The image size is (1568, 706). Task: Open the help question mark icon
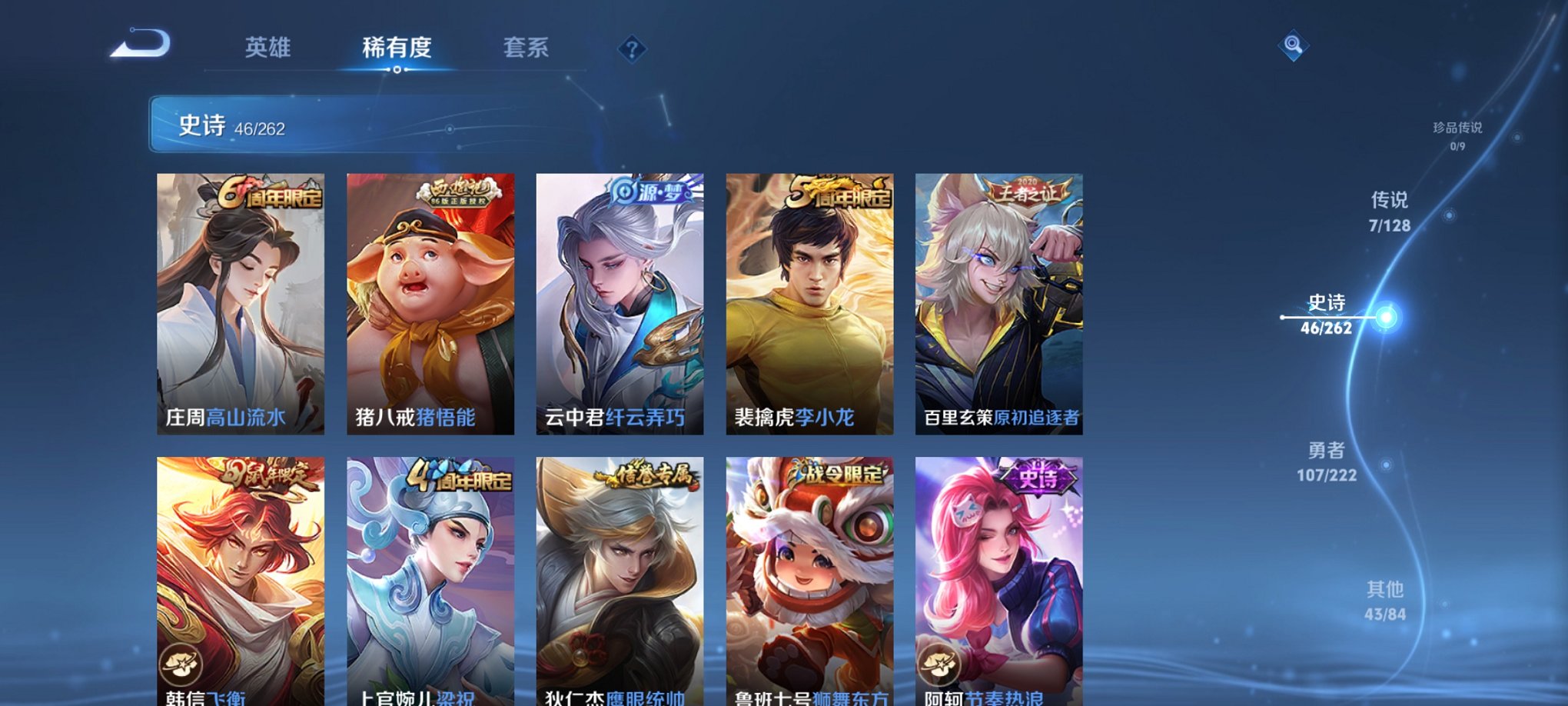[x=631, y=49]
